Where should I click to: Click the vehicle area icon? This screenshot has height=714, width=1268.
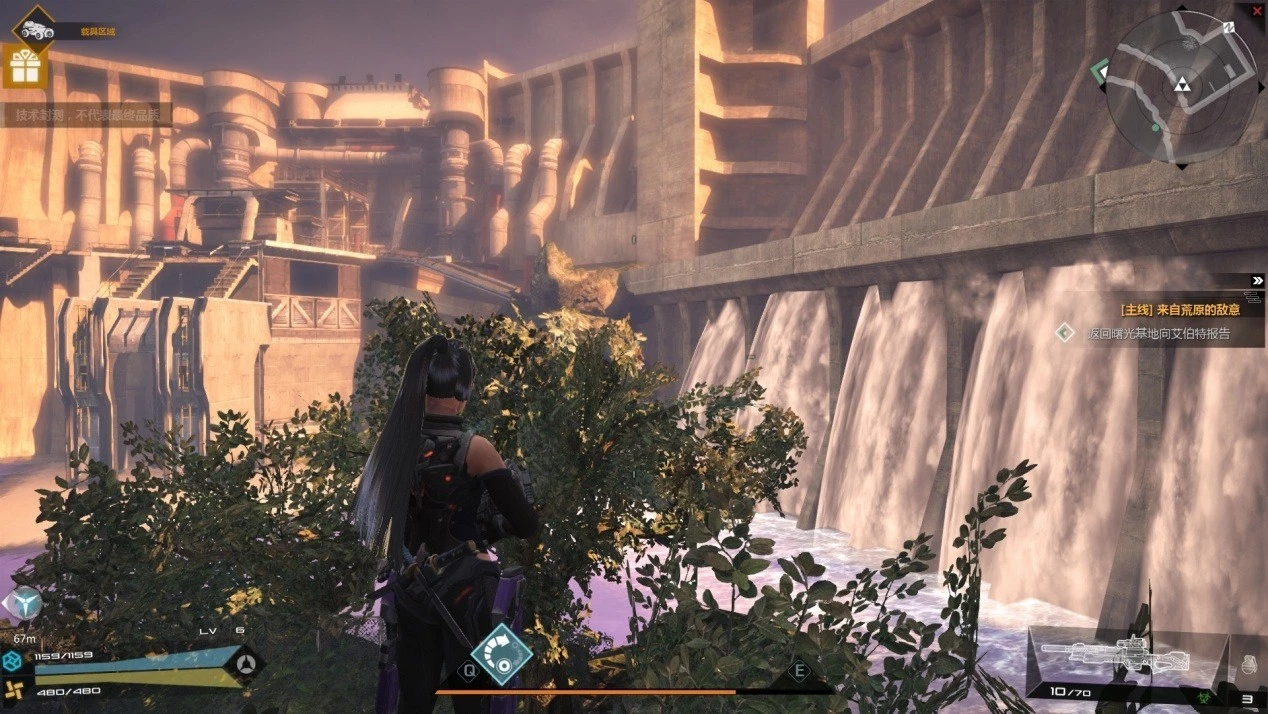33,28
